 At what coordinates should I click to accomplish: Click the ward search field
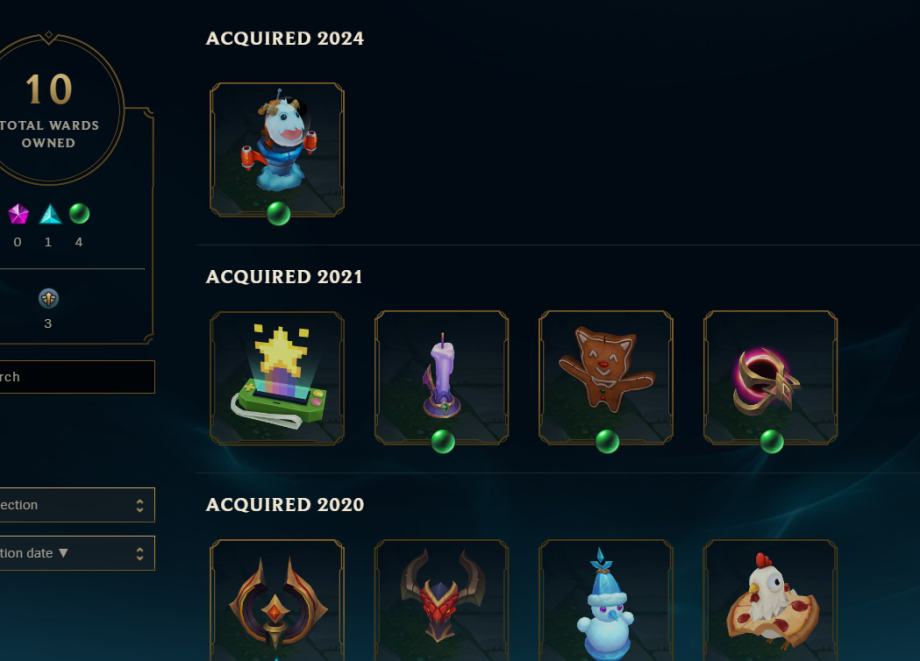tap(75, 377)
